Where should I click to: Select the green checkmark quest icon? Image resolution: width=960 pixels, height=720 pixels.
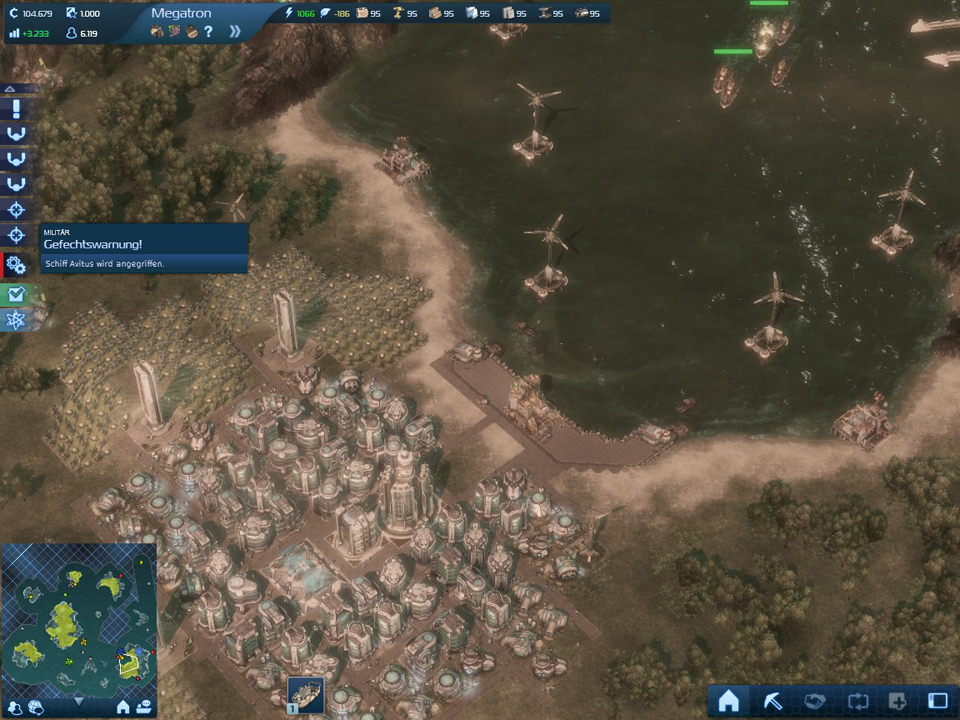[16, 294]
